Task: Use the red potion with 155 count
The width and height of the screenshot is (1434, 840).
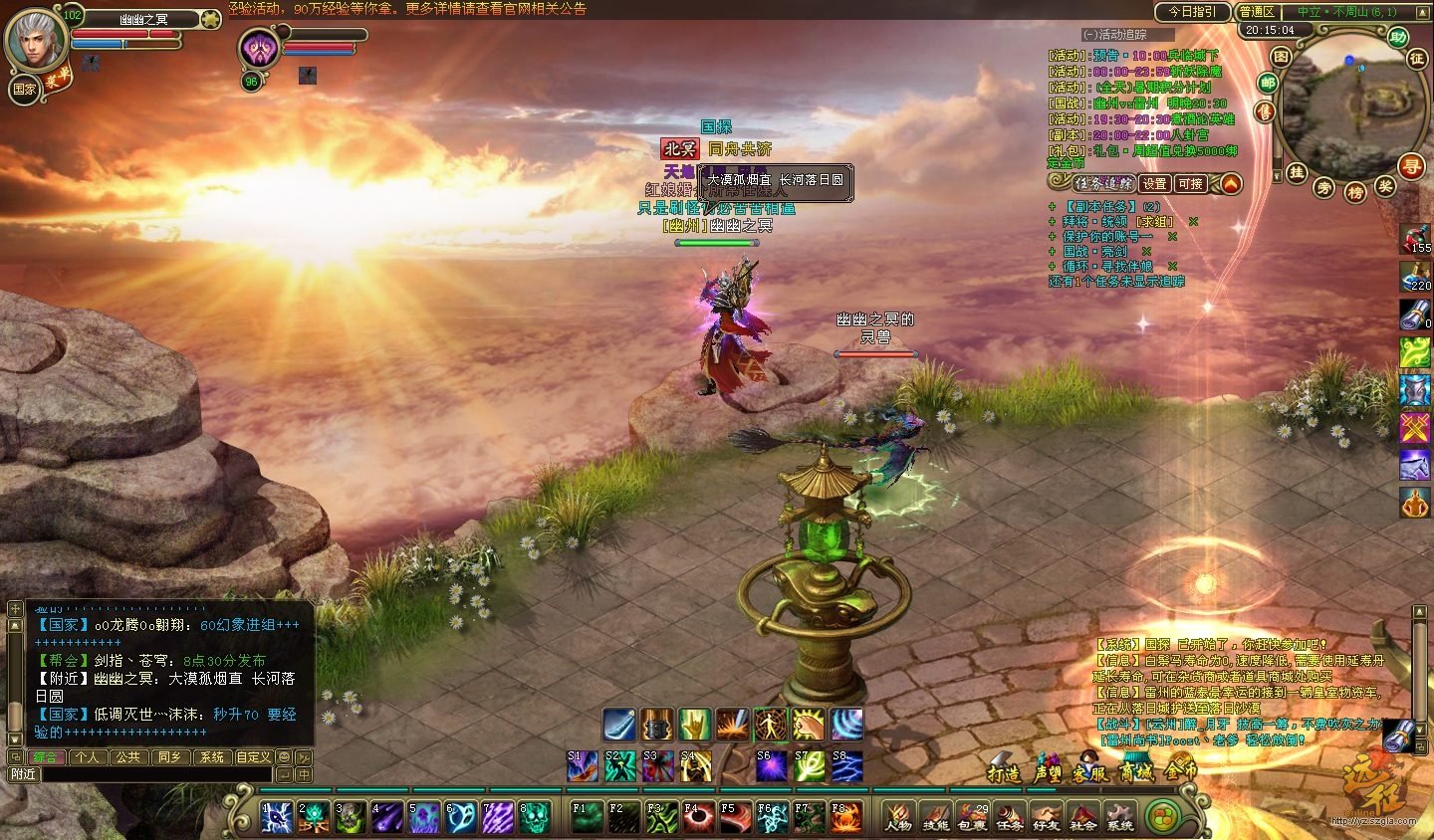Action: 1415,238
